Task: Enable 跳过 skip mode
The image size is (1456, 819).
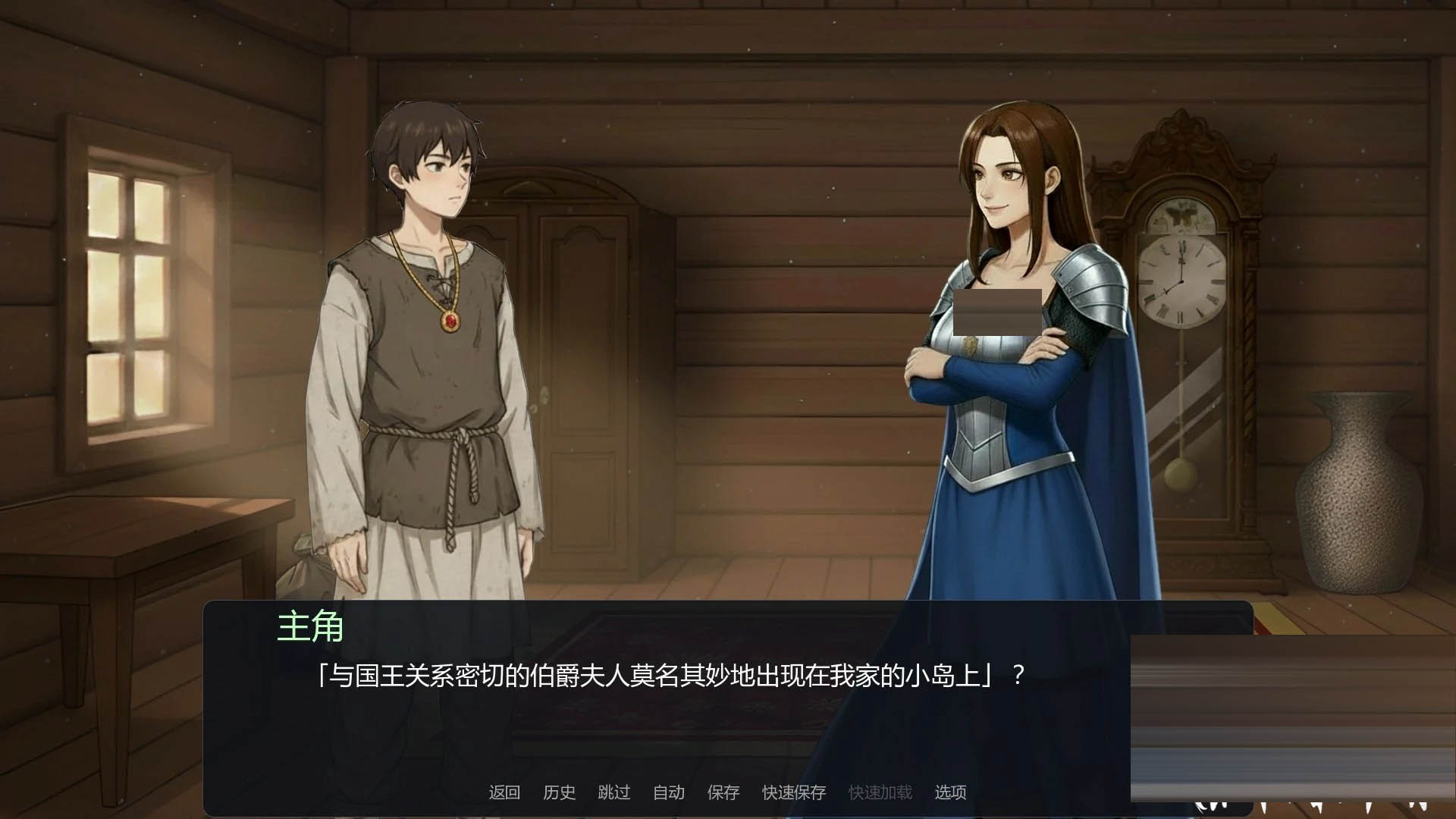Action: [x=613, y=792]
